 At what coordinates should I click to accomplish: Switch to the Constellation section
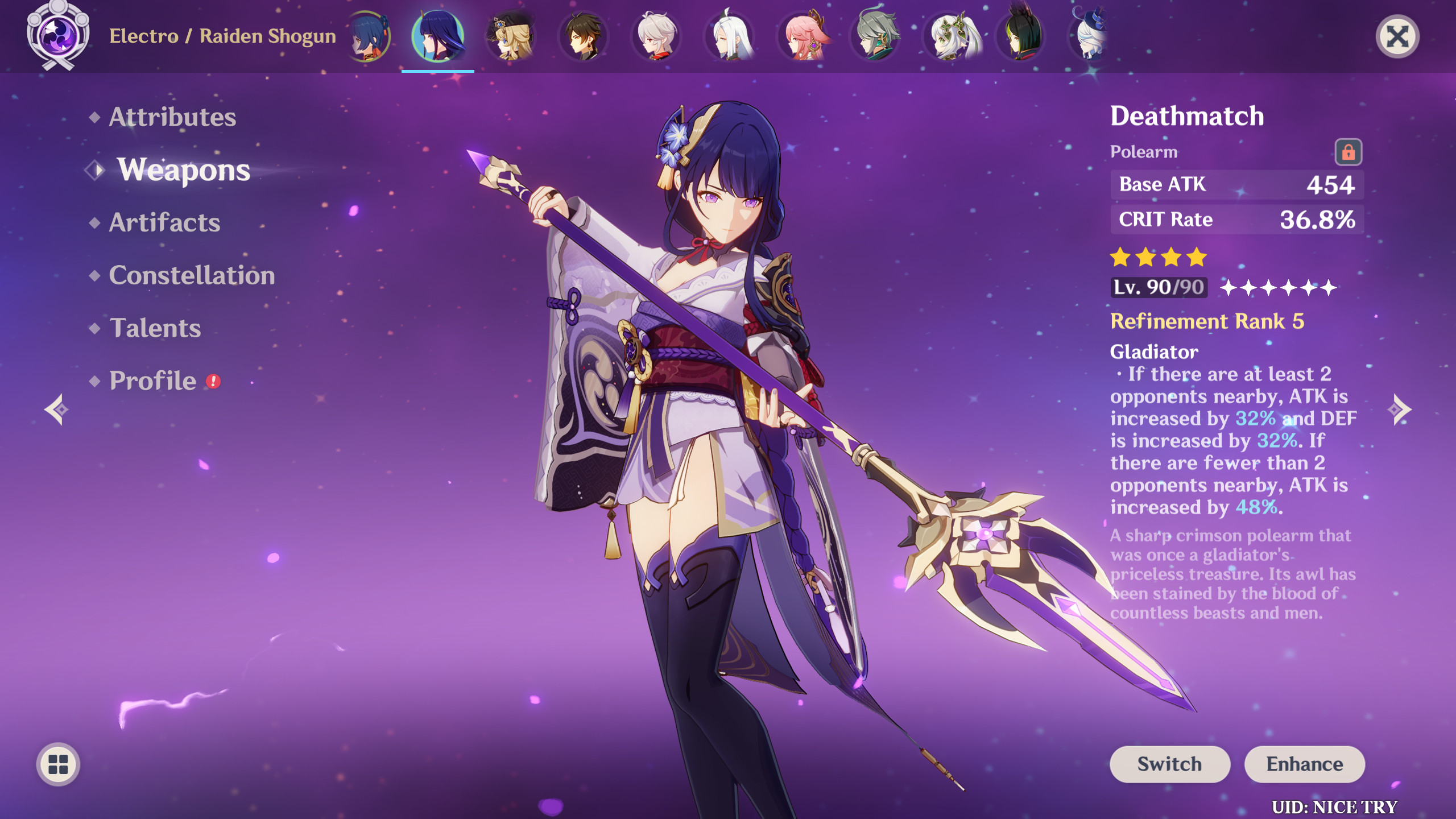coord(192,276)
